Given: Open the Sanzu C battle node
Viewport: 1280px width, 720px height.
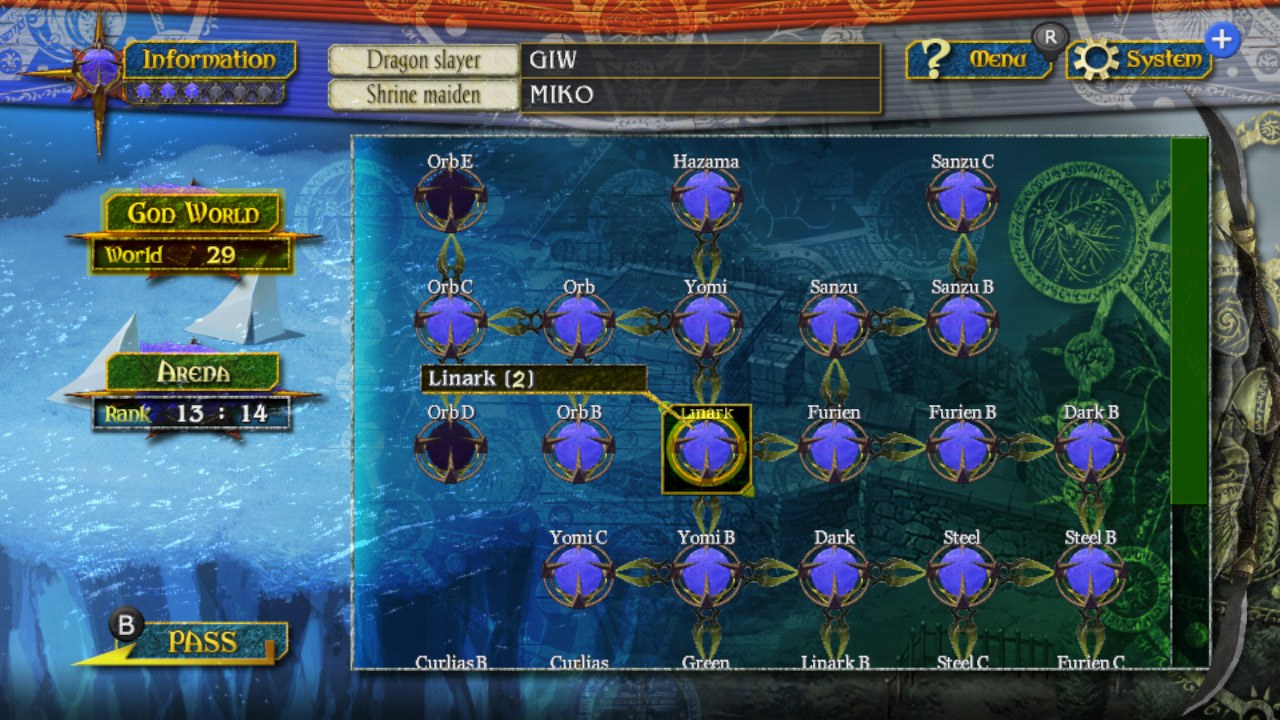Looking at the screenshot, I should pyautogui.click(x=962, y=200).
